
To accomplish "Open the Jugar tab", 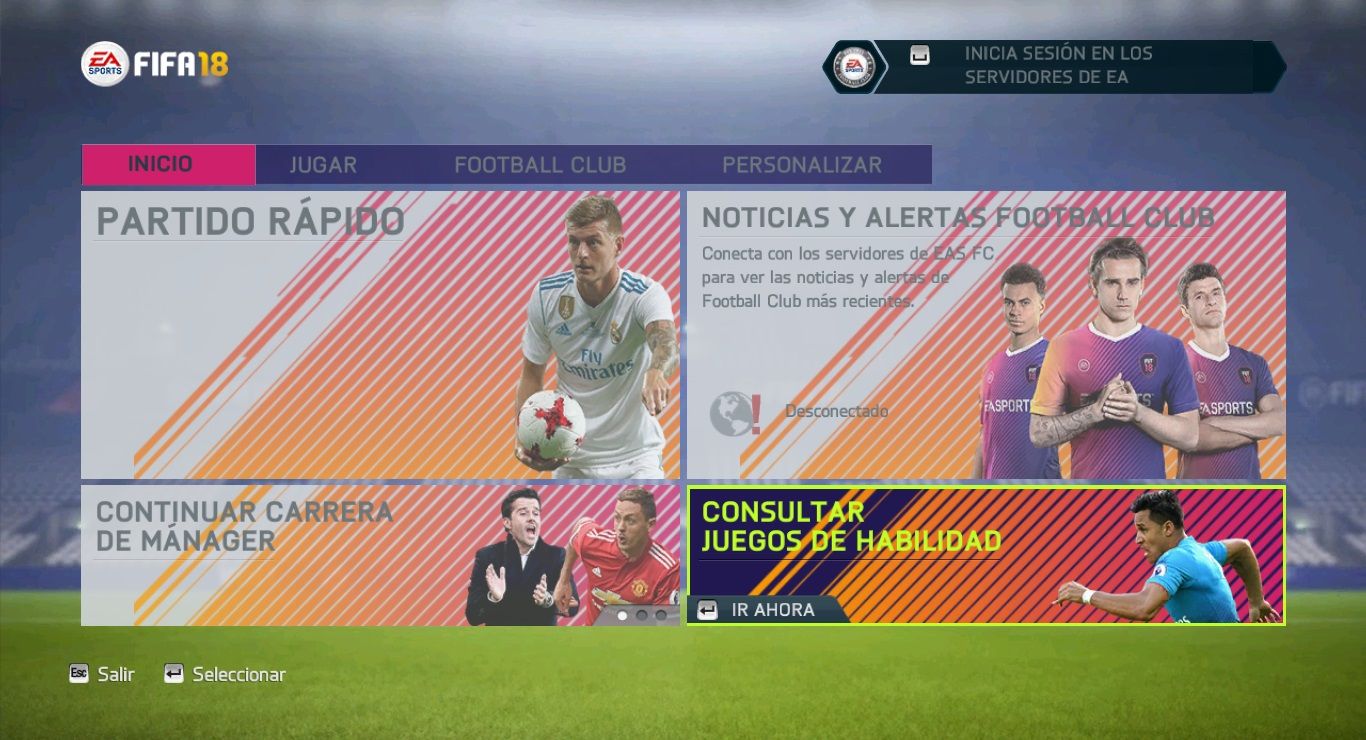I will tap(323, 165).
